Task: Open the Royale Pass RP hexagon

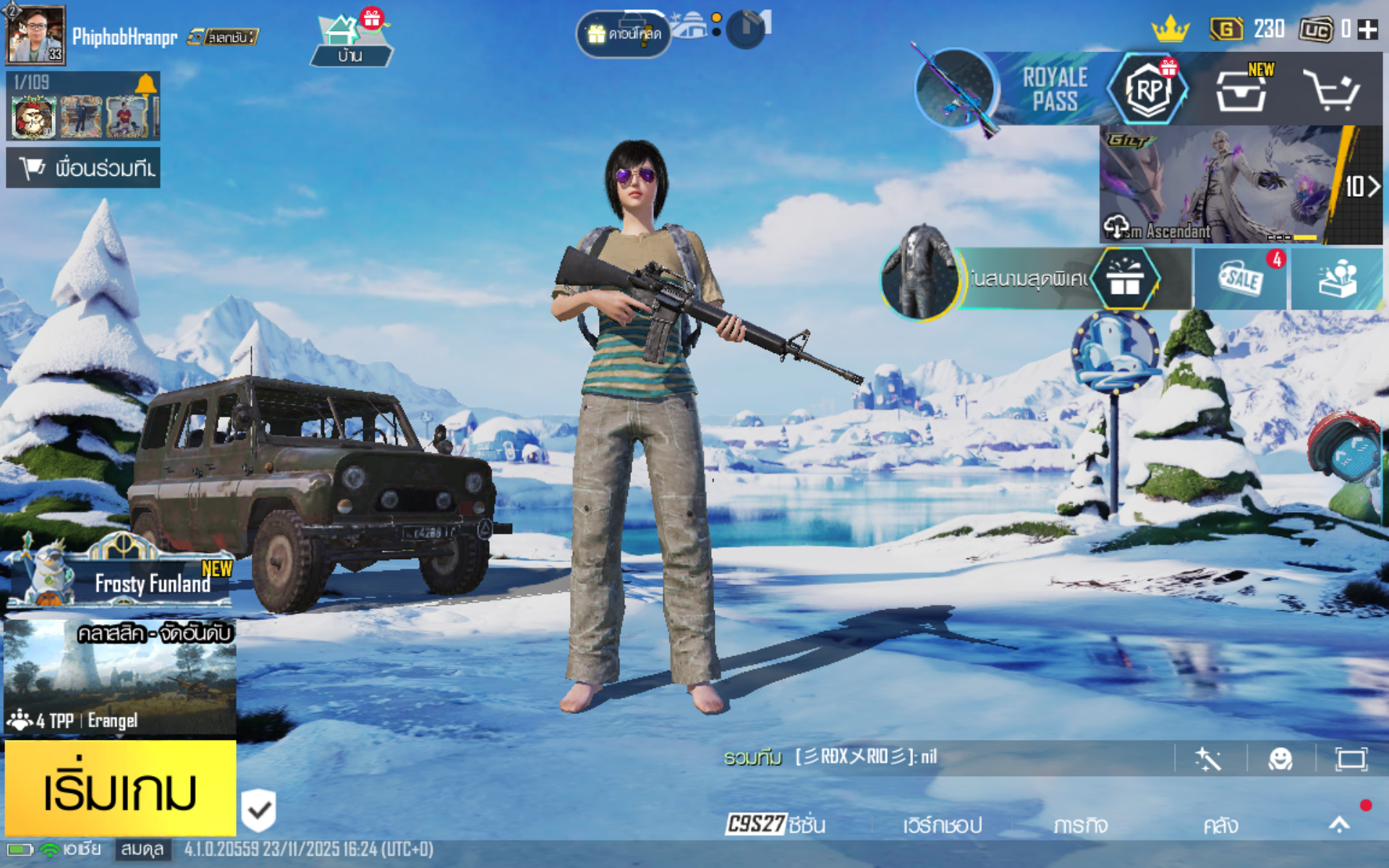Action: tap(1148, 90)
